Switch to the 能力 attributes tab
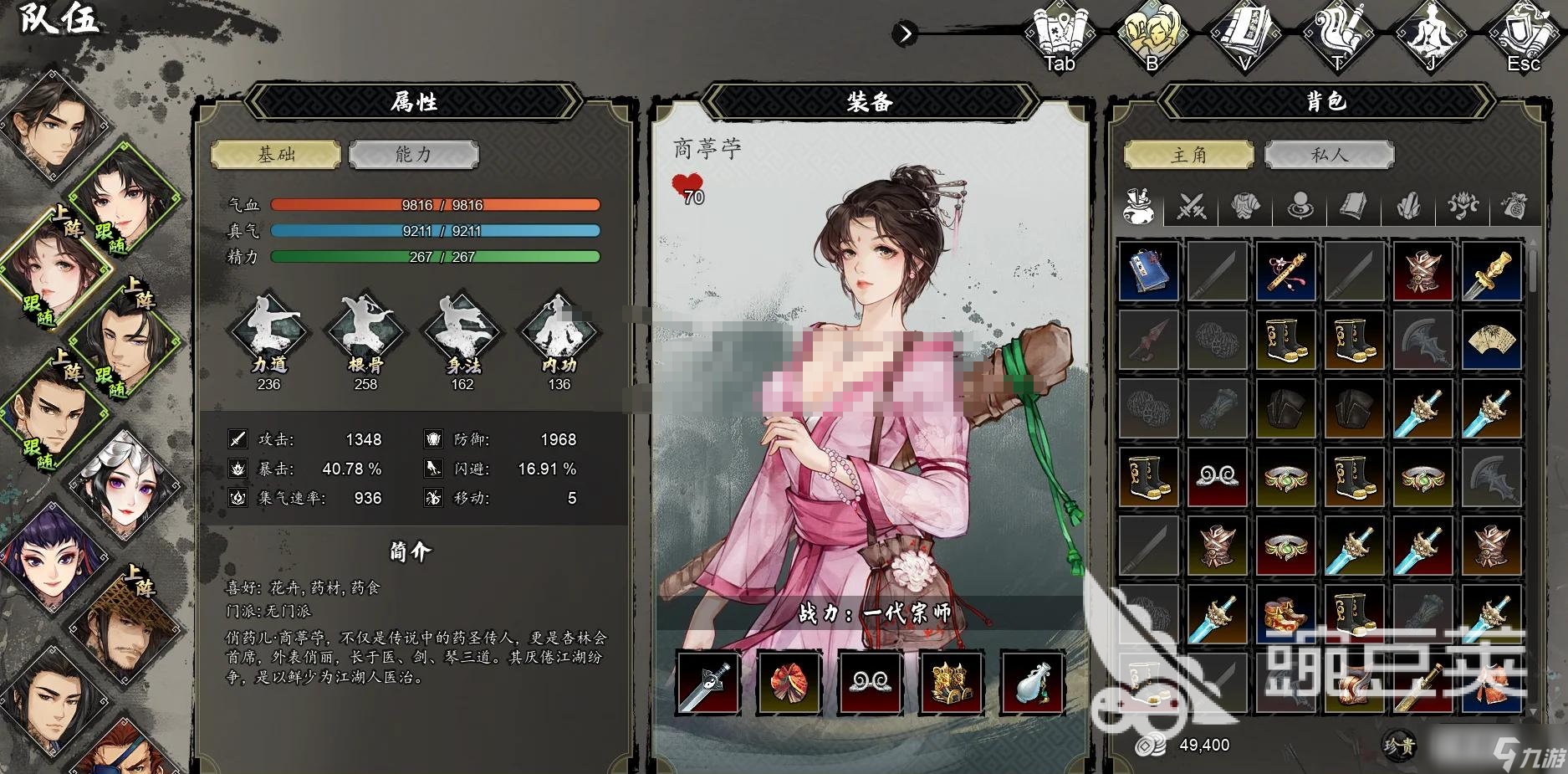The width and height of the screenshot is (1568, 774). (x=413, y=155)
